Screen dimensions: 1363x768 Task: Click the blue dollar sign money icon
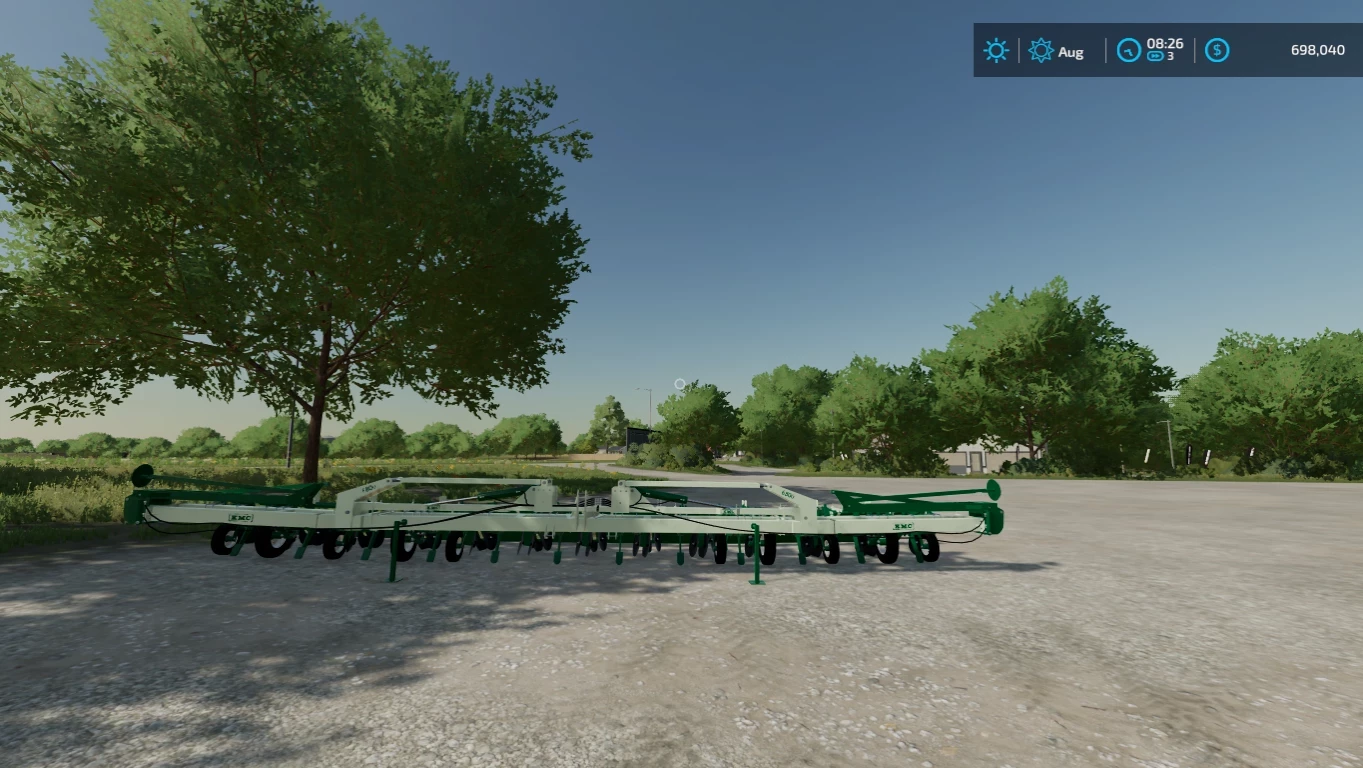pyautogui.click(x=1216, y=49)
